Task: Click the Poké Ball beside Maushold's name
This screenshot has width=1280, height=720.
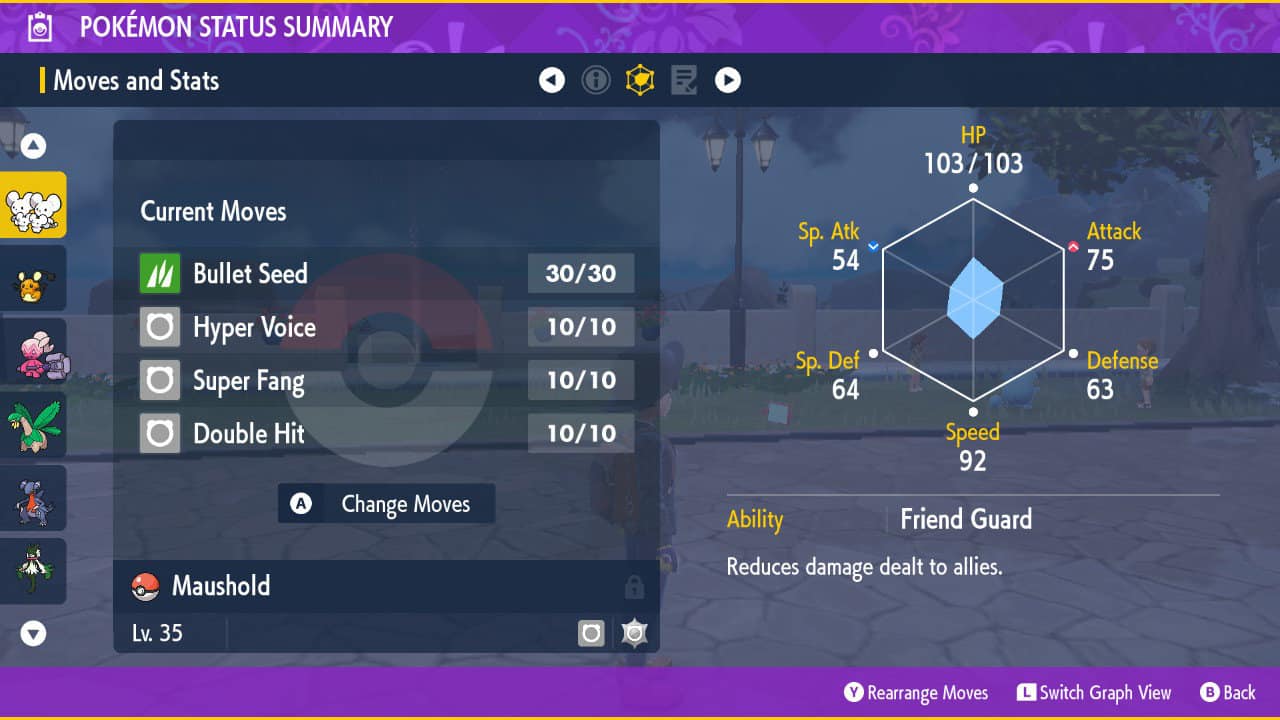Action: tap(144, 587)
